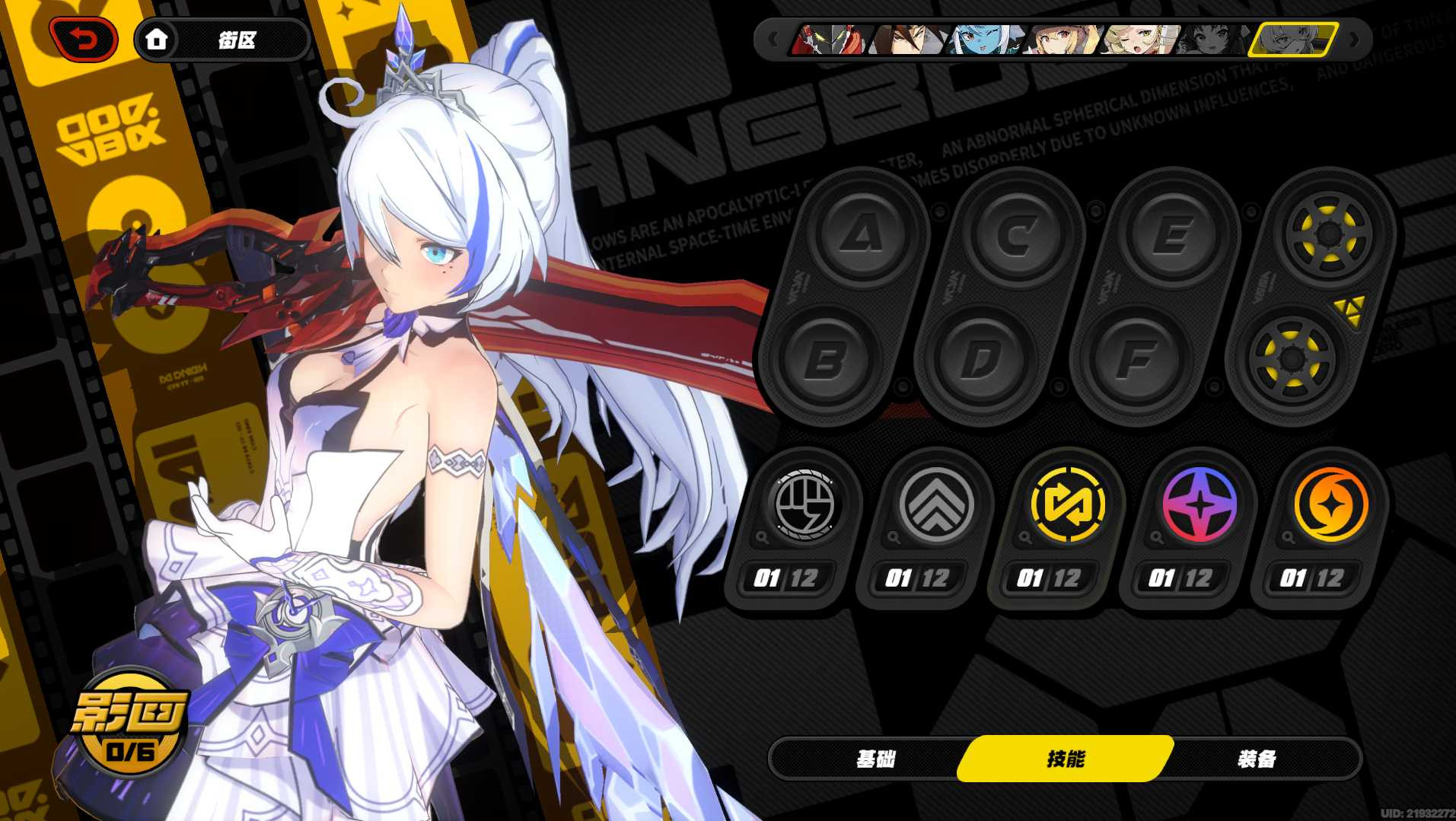The image size is (1456, 821).
Task: Switch to the 基础 tab
Action: [877, 758]
